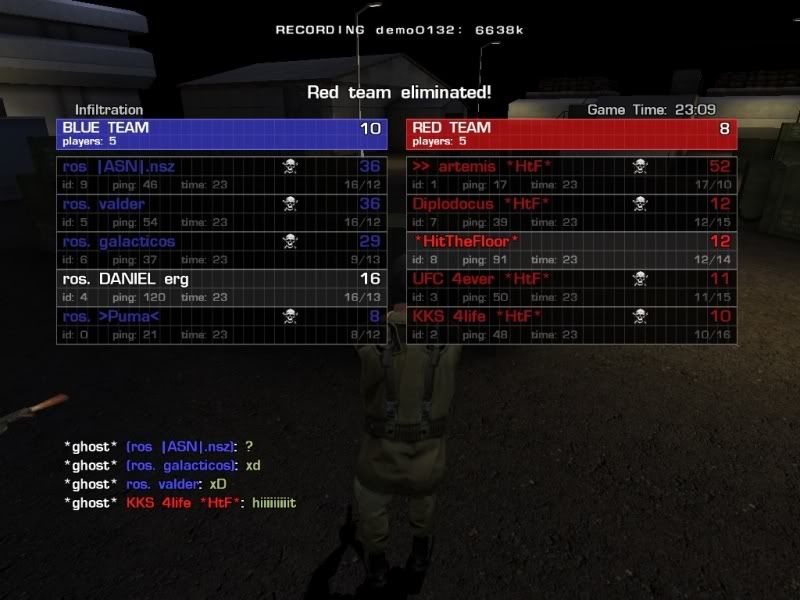Highlight the ros. DANIEL erg player row

[x=222, y=288]
